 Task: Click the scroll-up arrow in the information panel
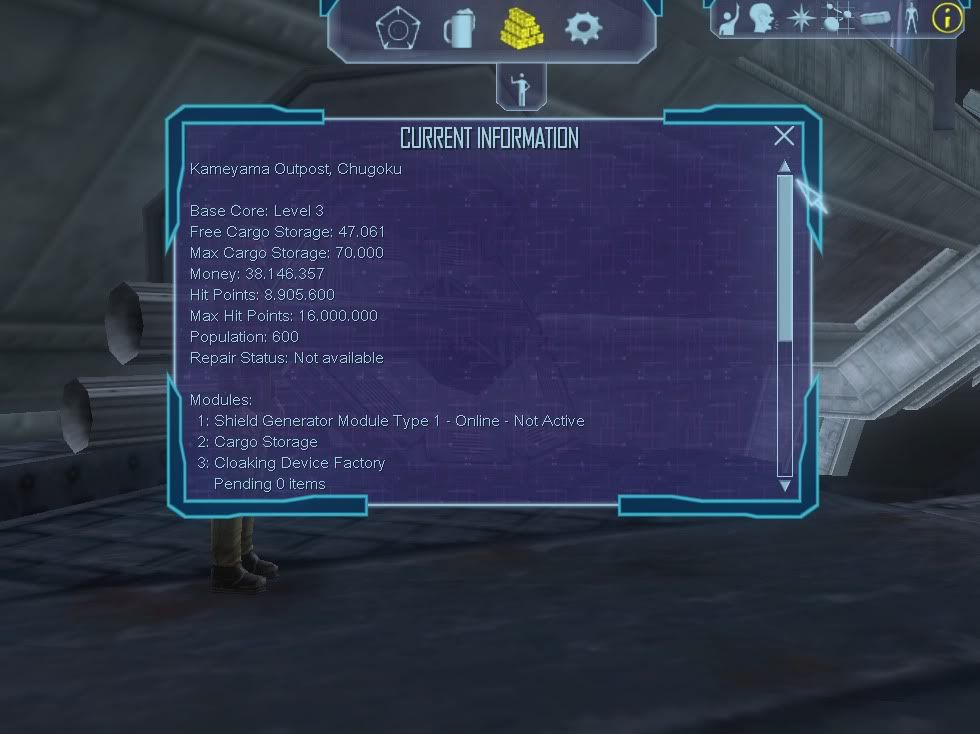coord(785,166)
